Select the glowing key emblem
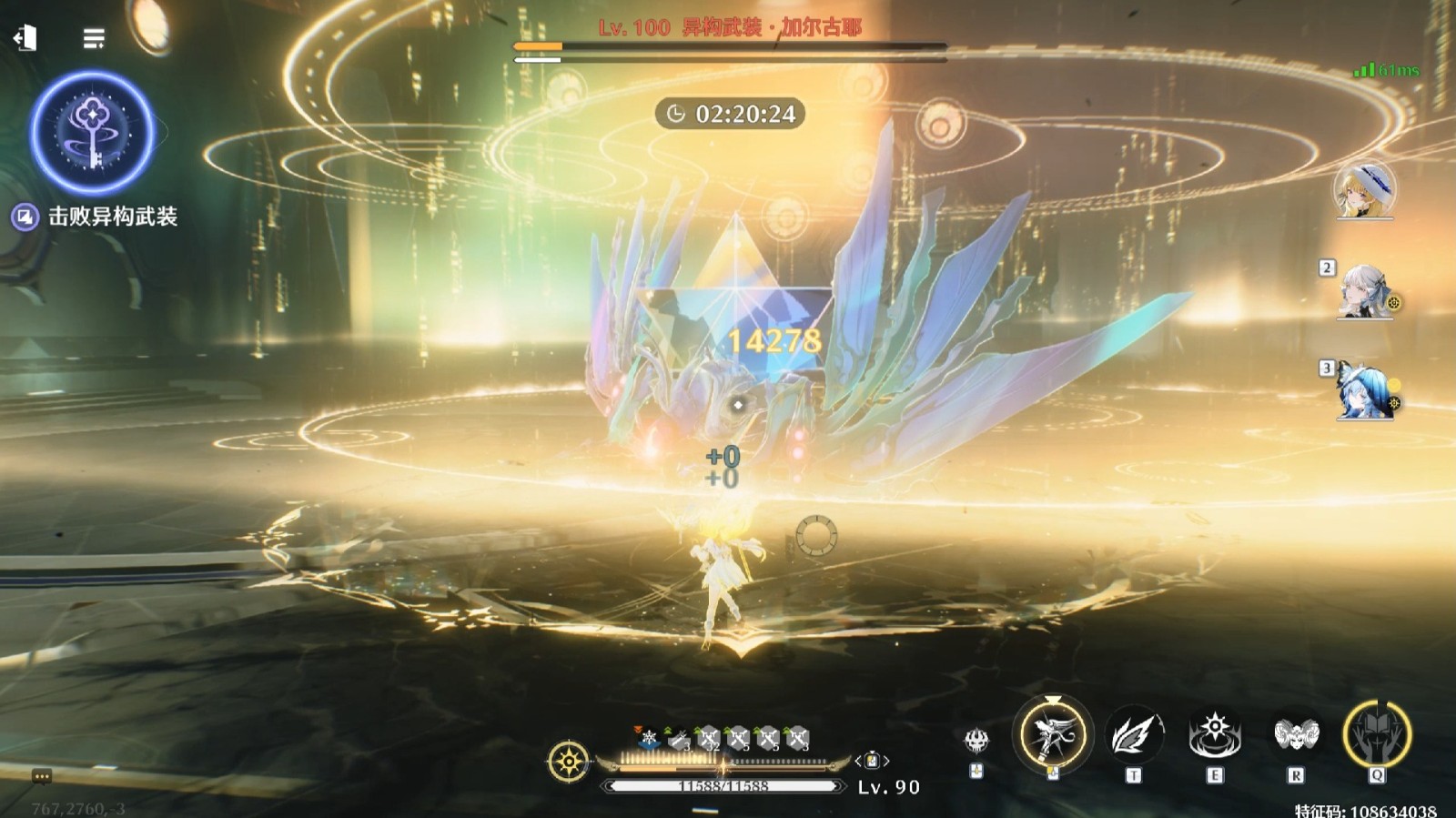The height and width of the screenshot is (818, 1456). click(x=92, y=133)
